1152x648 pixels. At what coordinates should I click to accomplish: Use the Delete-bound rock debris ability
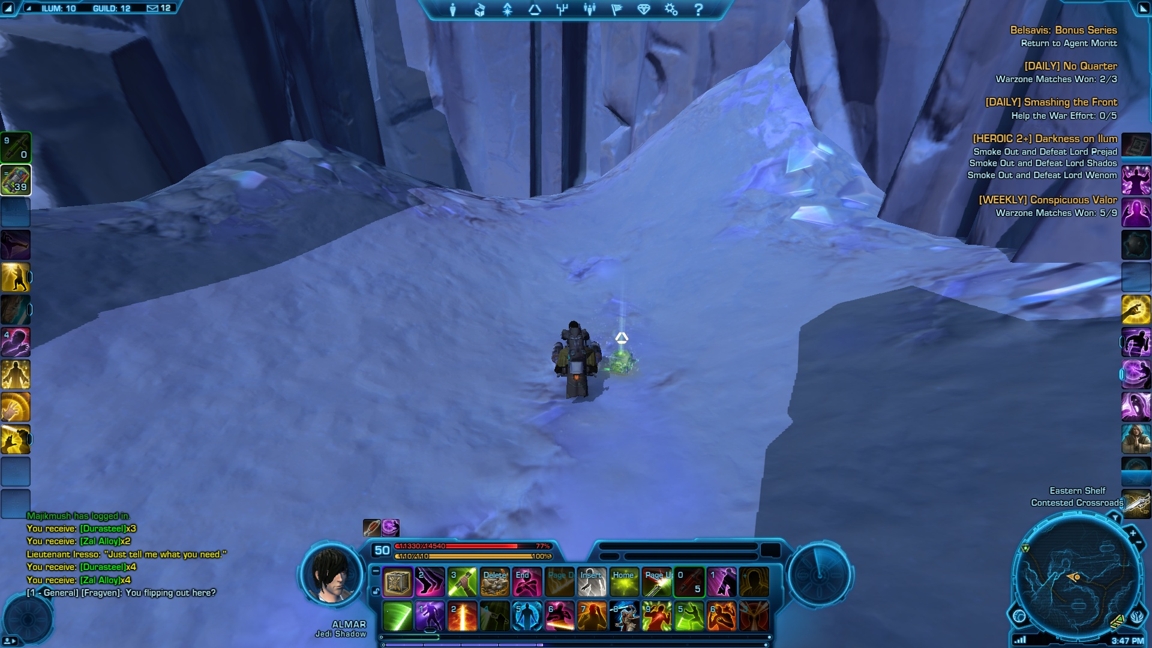(495, 582)
